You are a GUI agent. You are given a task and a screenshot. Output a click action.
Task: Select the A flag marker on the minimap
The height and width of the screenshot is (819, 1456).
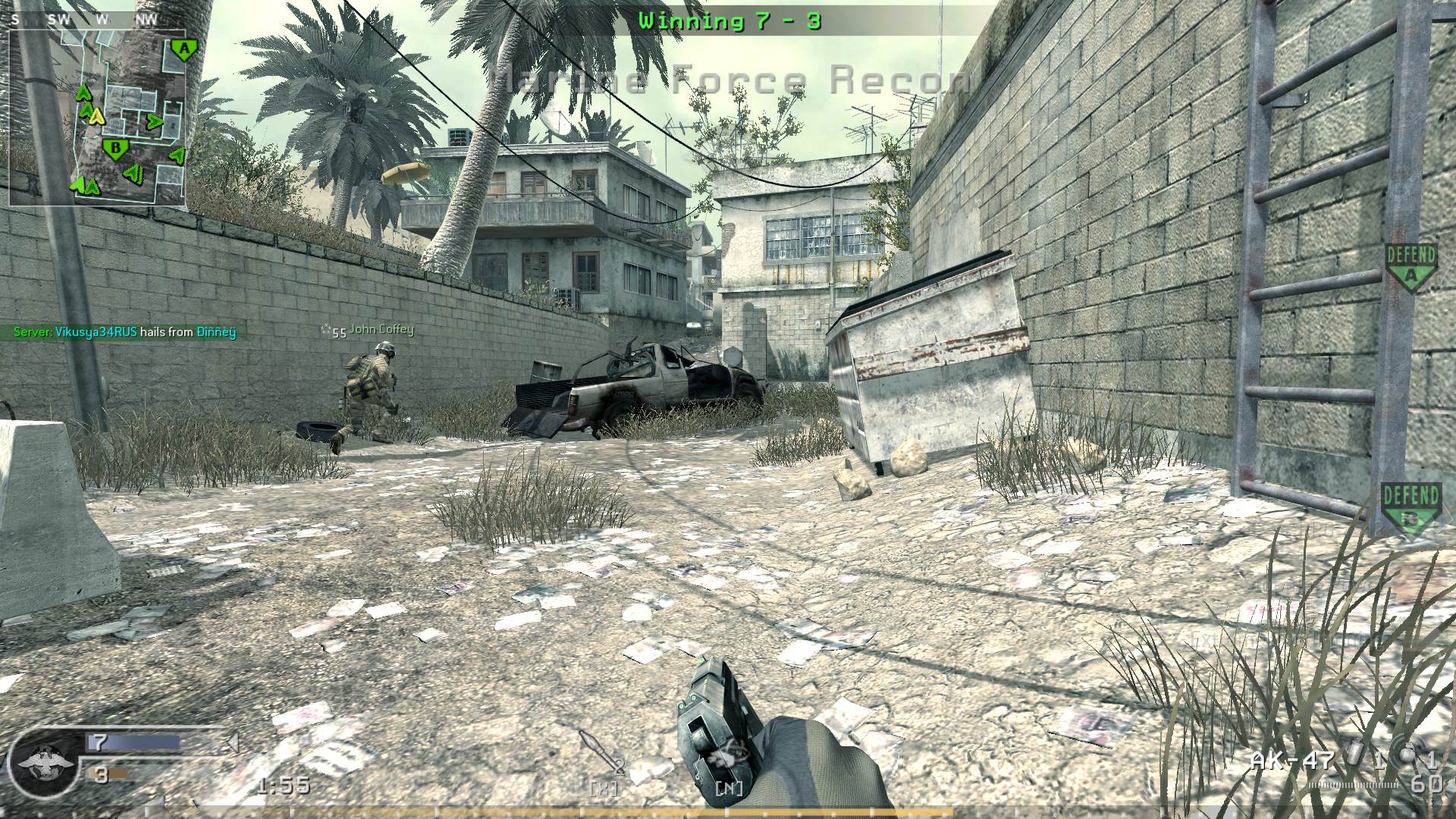tap(181, 50)
